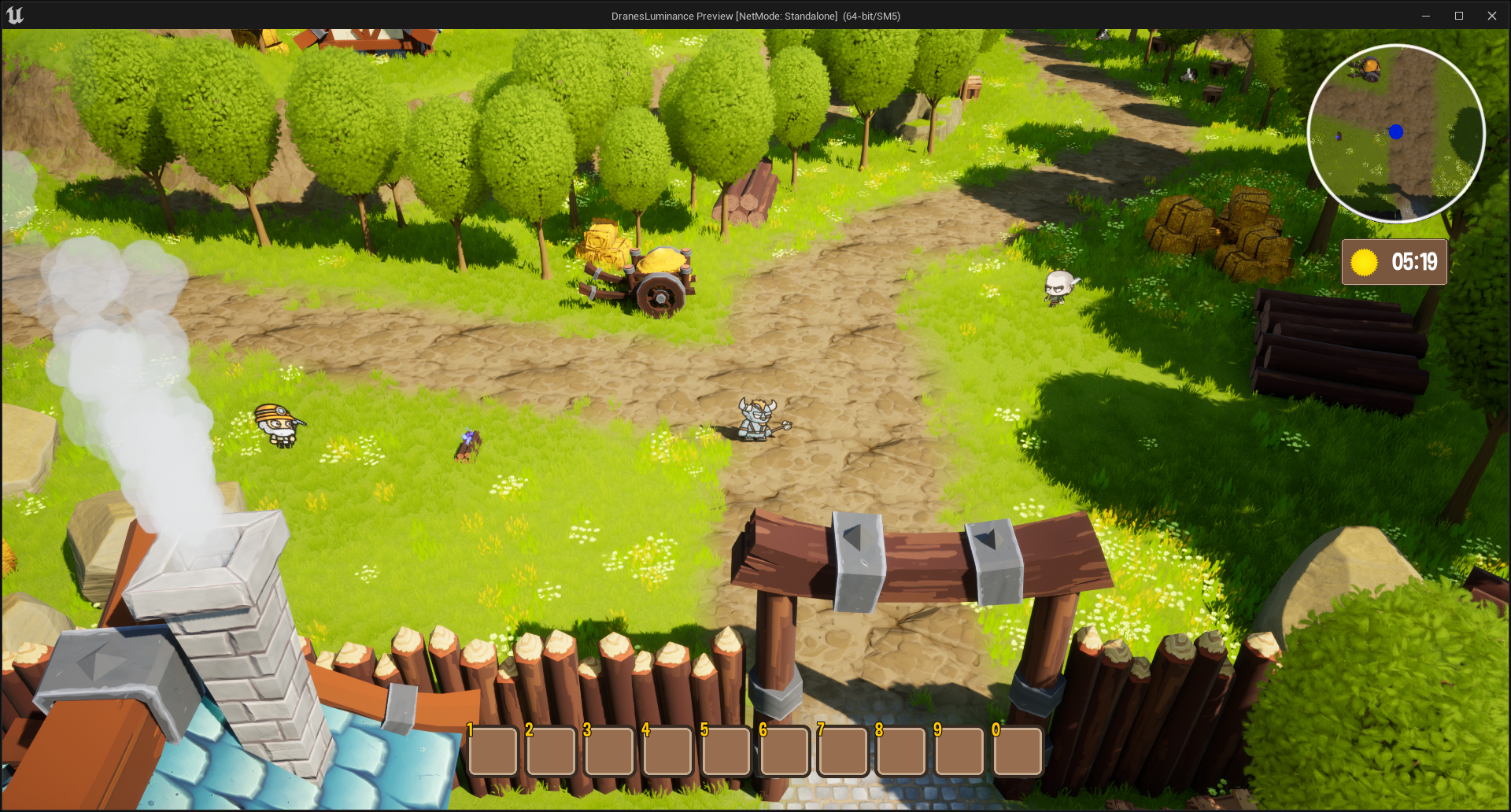Select hotbar slot number 1

click(x=493, y=751)
